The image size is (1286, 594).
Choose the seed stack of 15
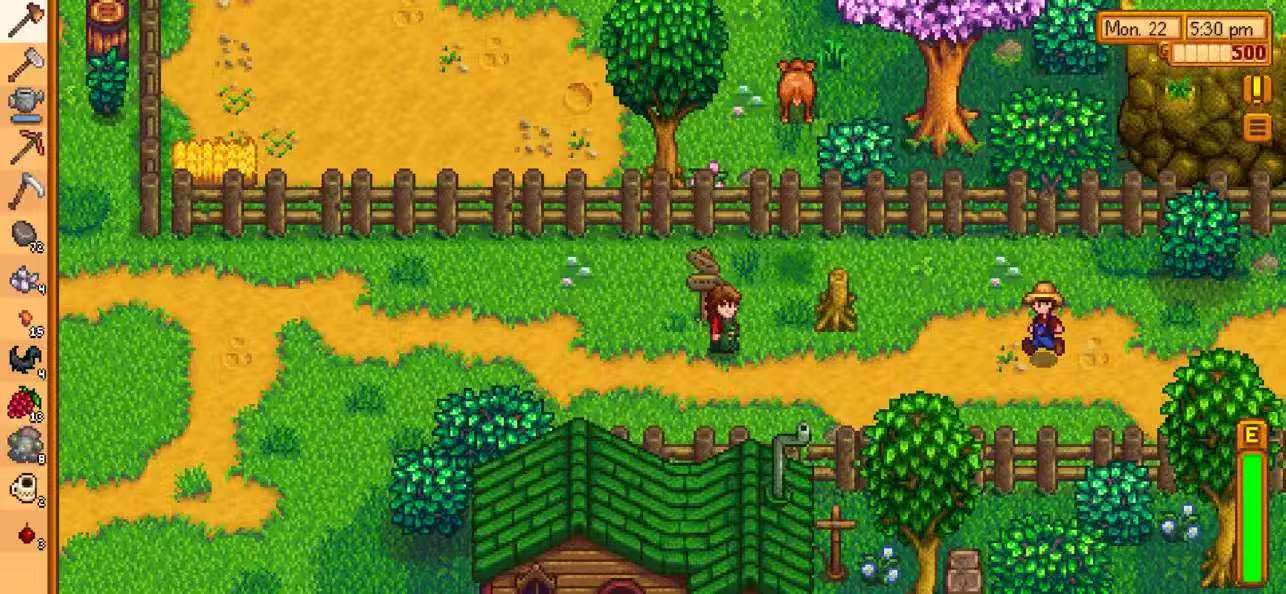25,320
